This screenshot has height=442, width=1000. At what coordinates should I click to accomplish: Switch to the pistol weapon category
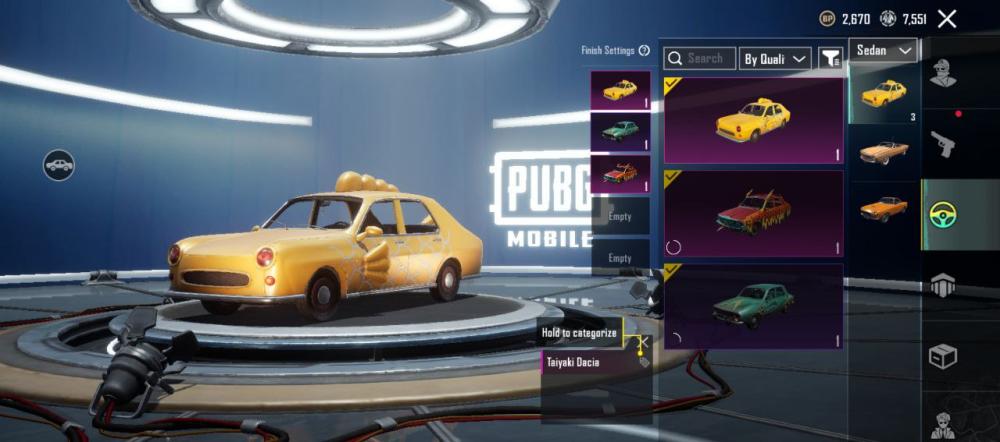coord(942,144)
